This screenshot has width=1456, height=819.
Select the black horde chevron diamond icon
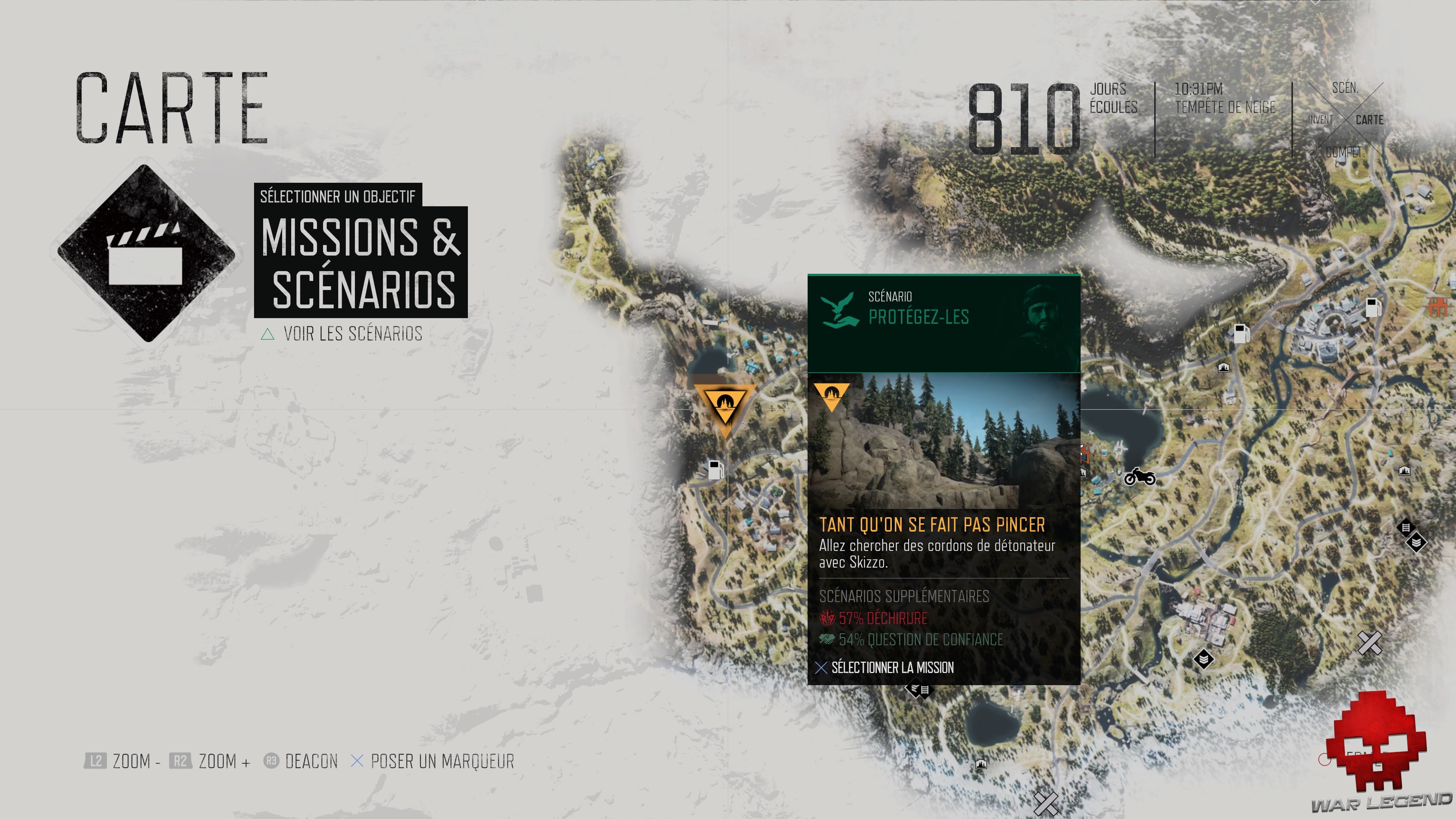[1417, 542]
